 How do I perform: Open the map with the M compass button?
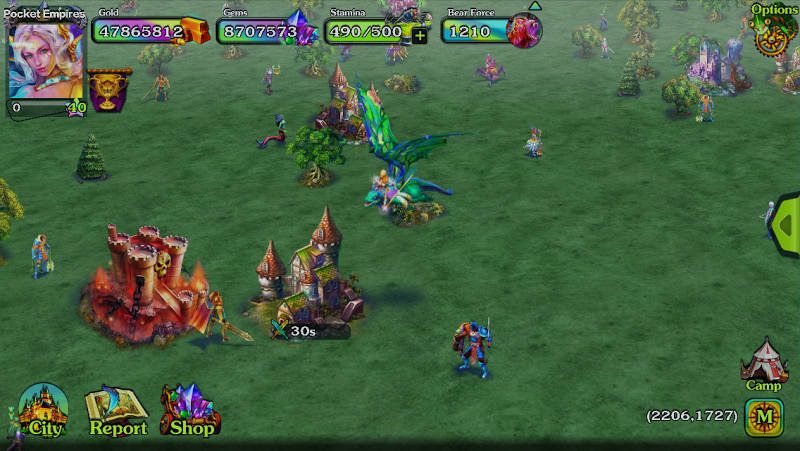tap(763, 416)
